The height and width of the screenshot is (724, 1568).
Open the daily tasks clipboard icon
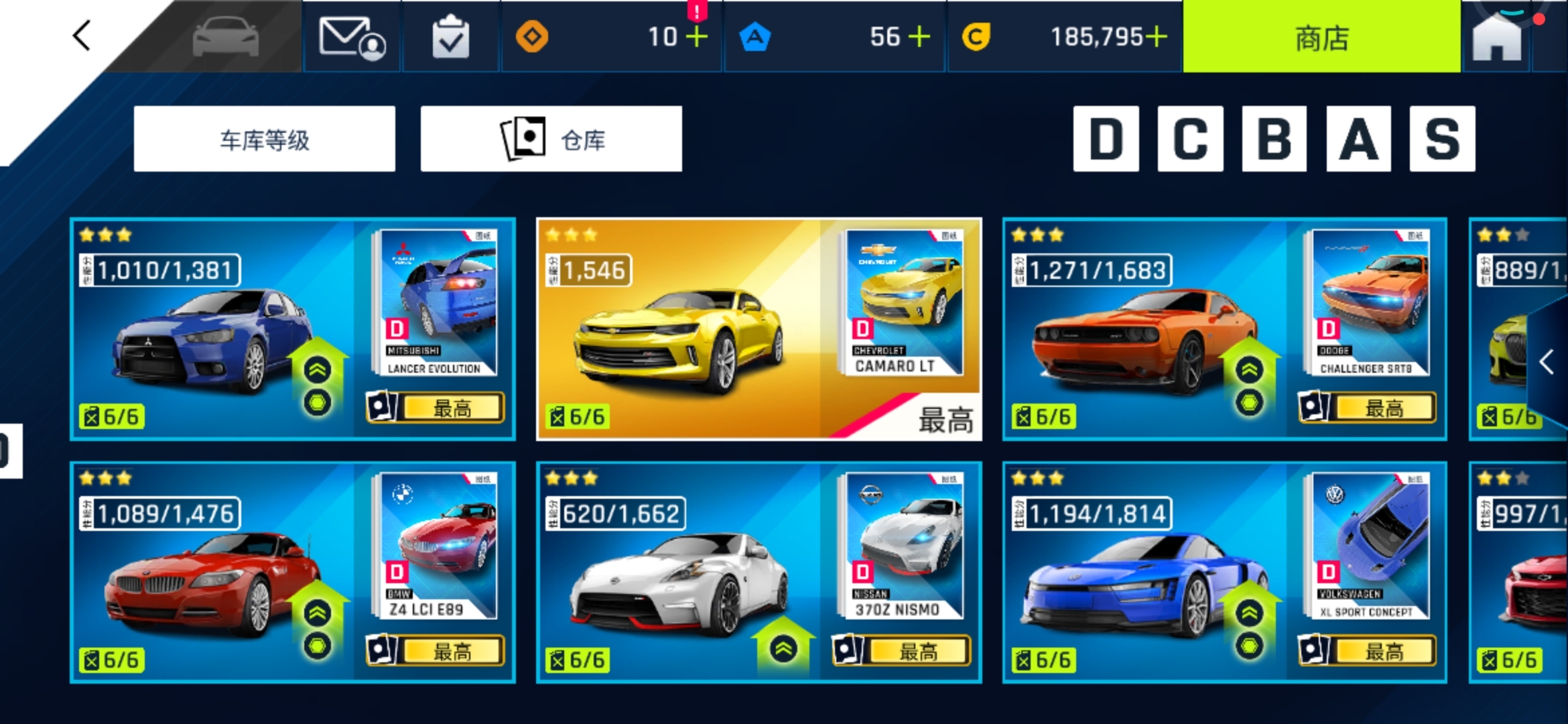[x=450, y=38]
